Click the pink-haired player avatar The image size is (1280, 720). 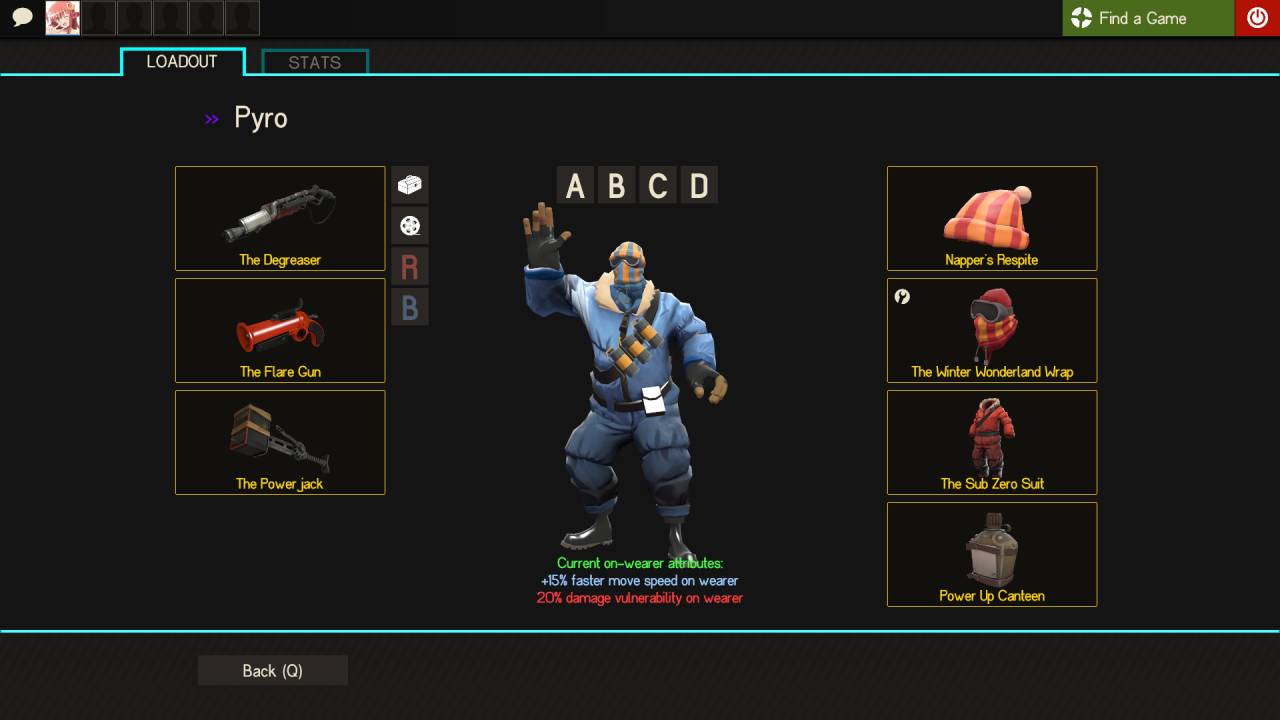63,18
